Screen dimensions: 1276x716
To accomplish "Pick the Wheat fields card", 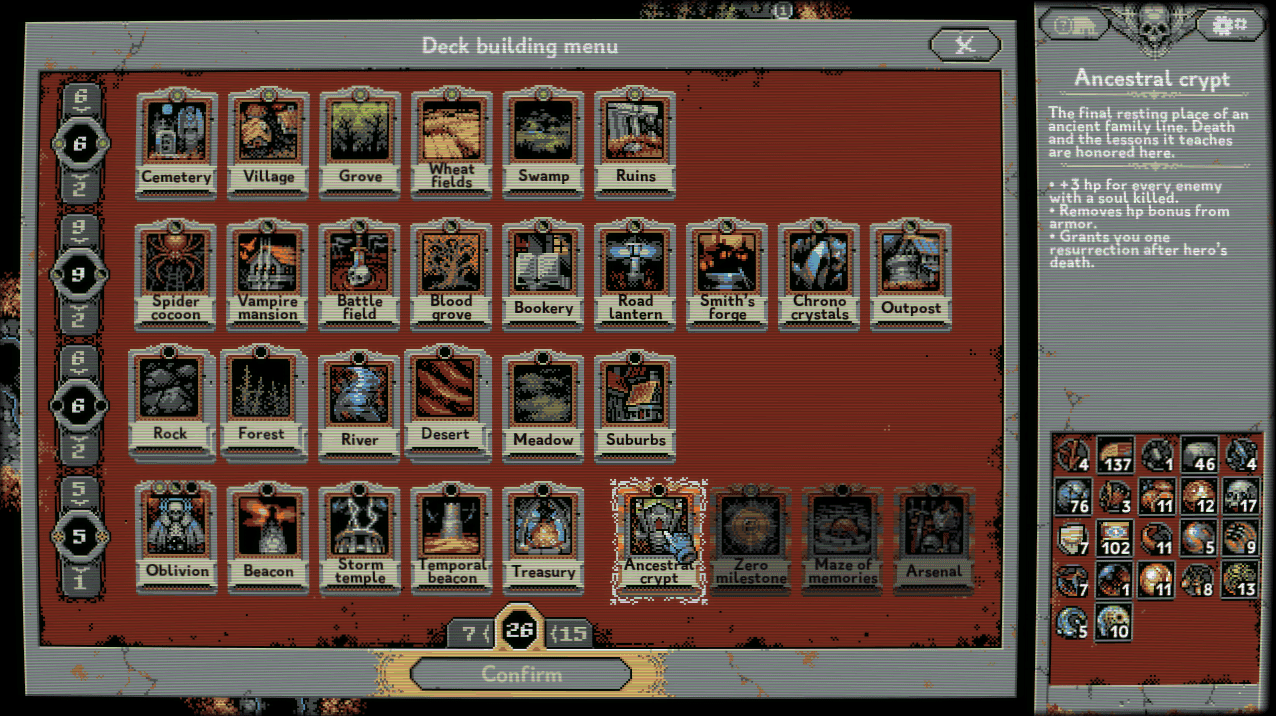I will click(452, 142).
